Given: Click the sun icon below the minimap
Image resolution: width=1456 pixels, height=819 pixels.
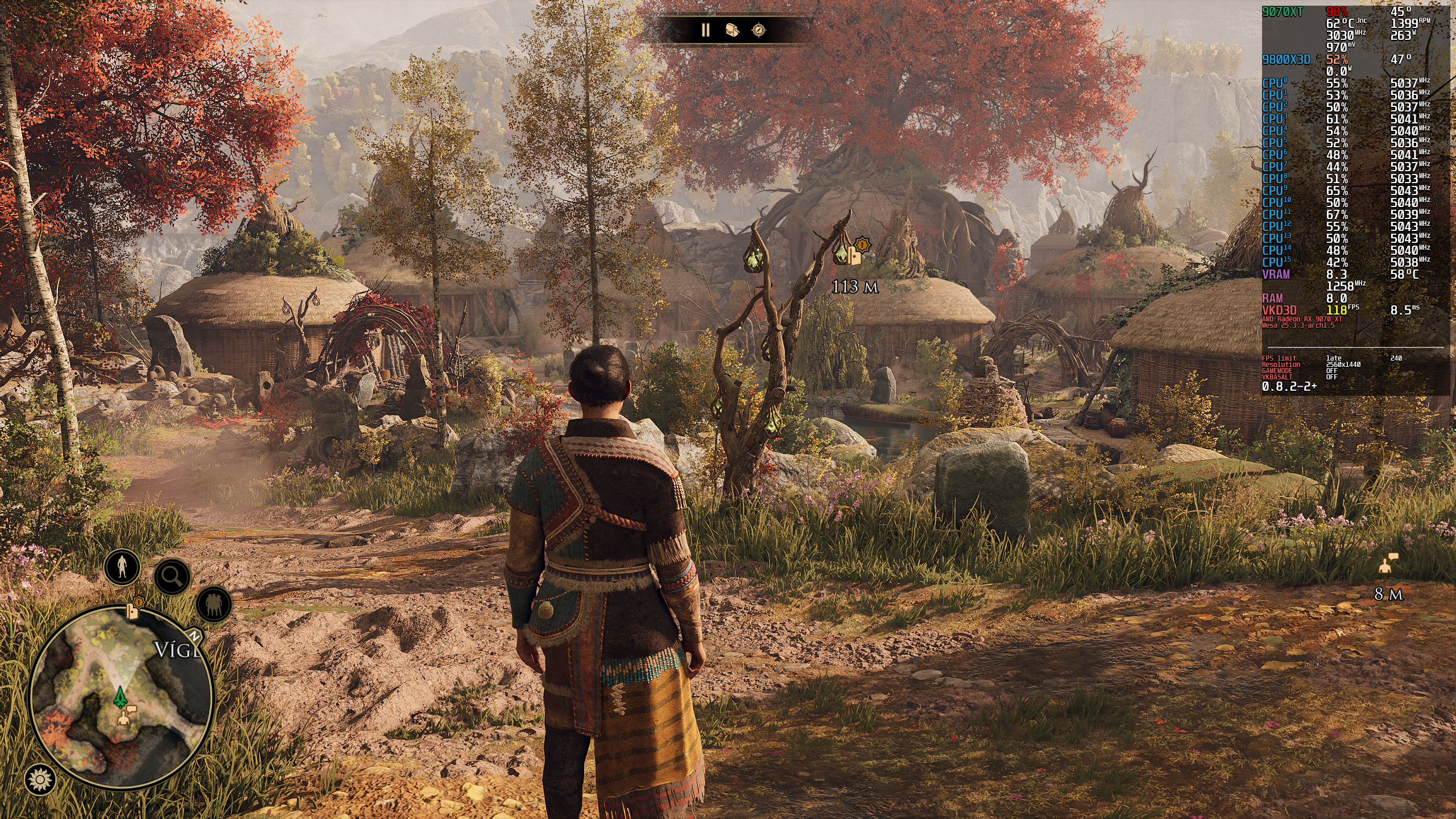Looking at the screenshot, I should pos(40,779).
